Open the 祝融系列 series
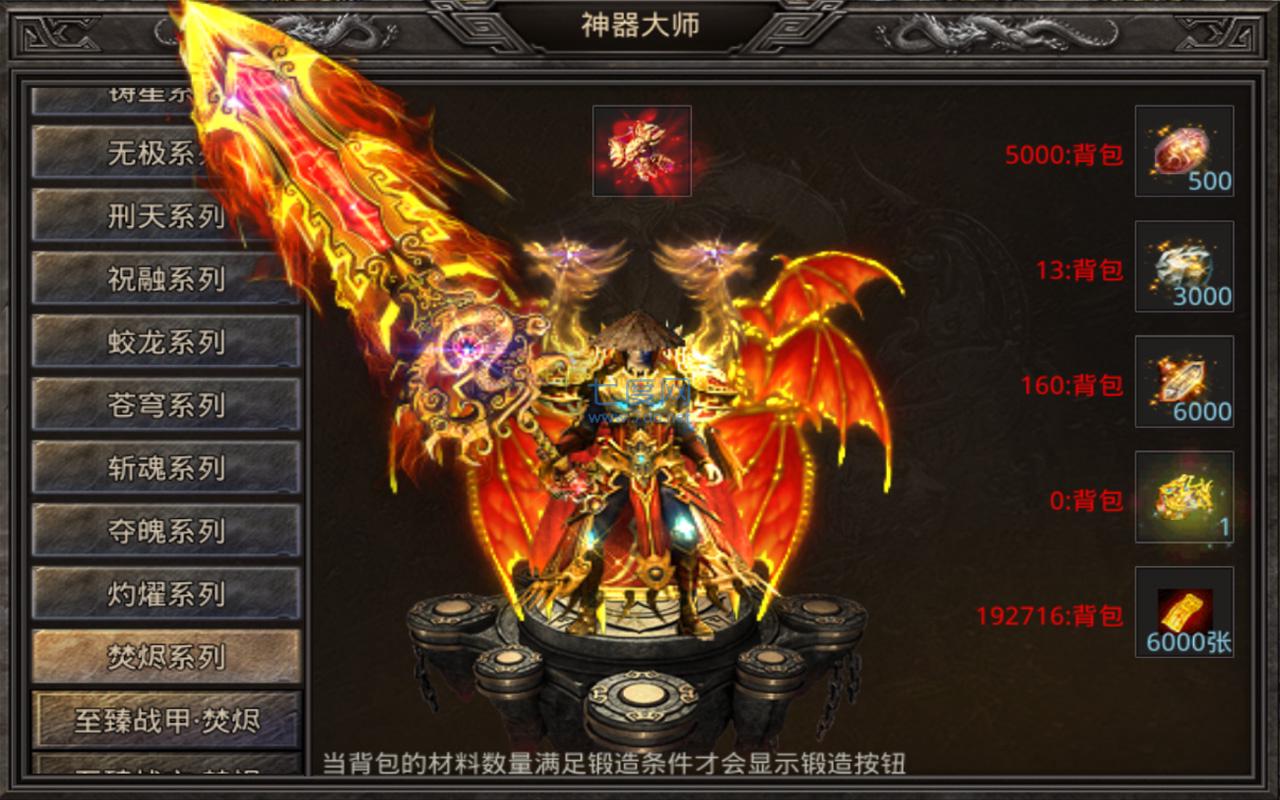 point(165,278)
